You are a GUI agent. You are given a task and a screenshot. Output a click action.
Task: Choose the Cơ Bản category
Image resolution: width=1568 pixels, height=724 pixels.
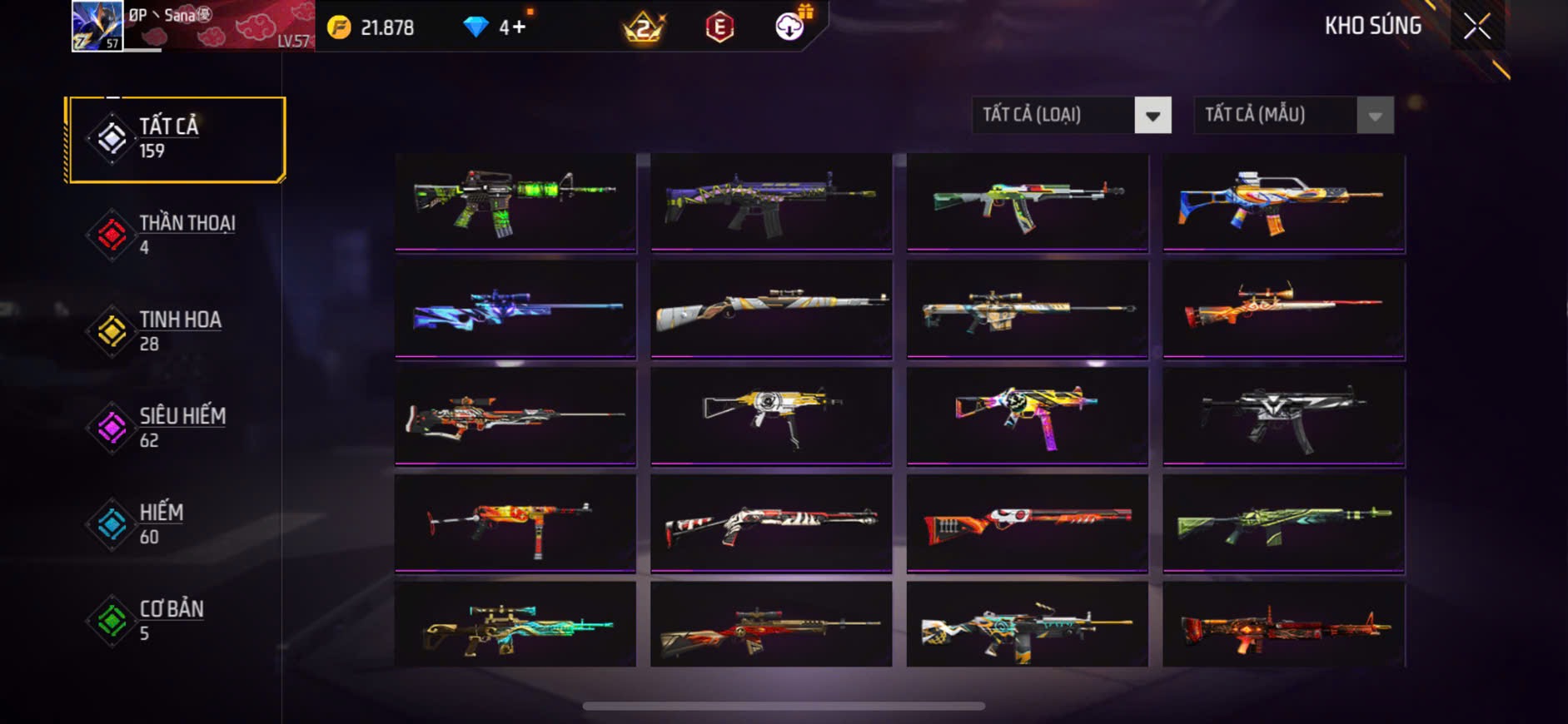pyautogui.click(x=177, y=621)
